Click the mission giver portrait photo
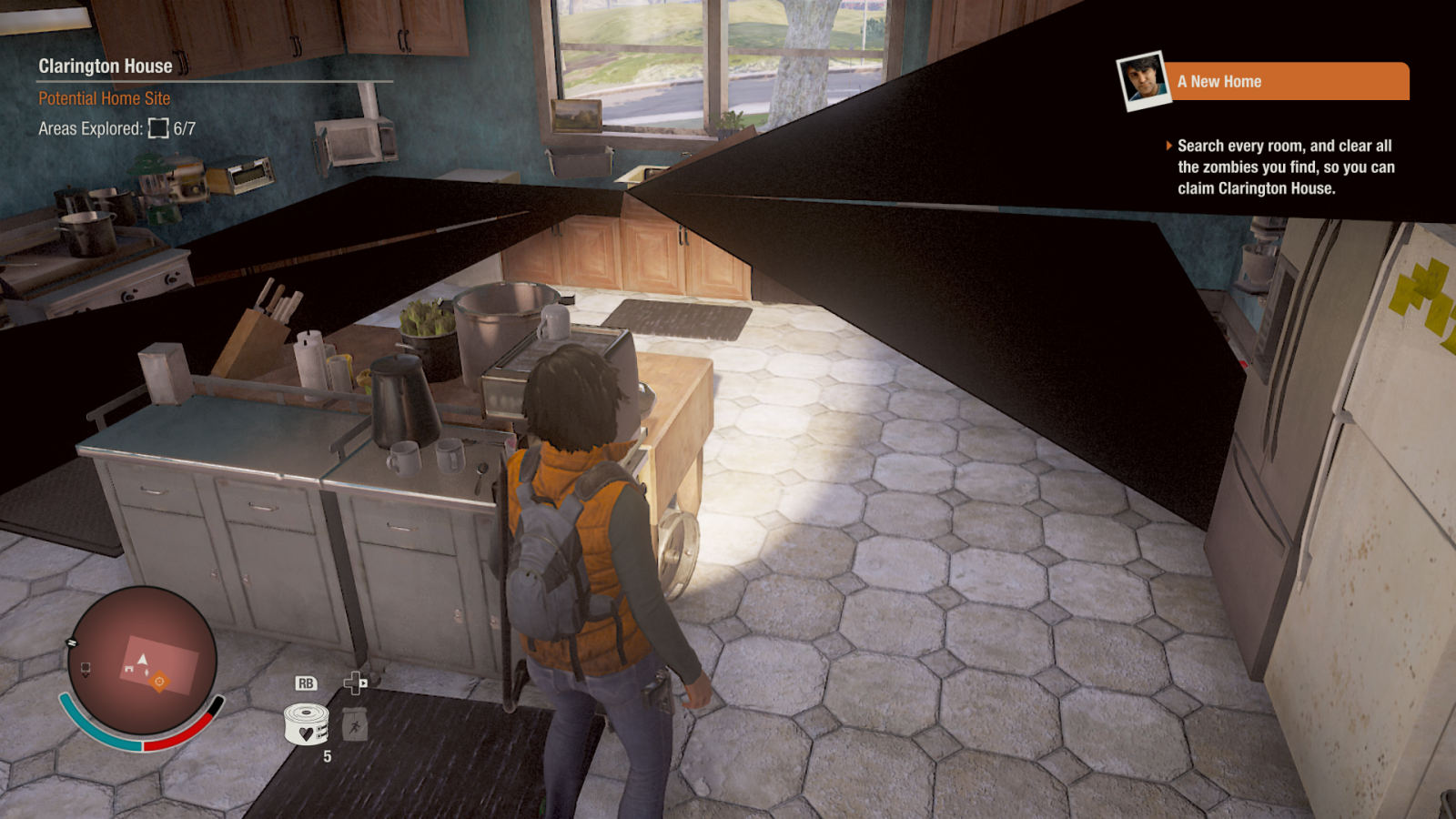 1143,80
